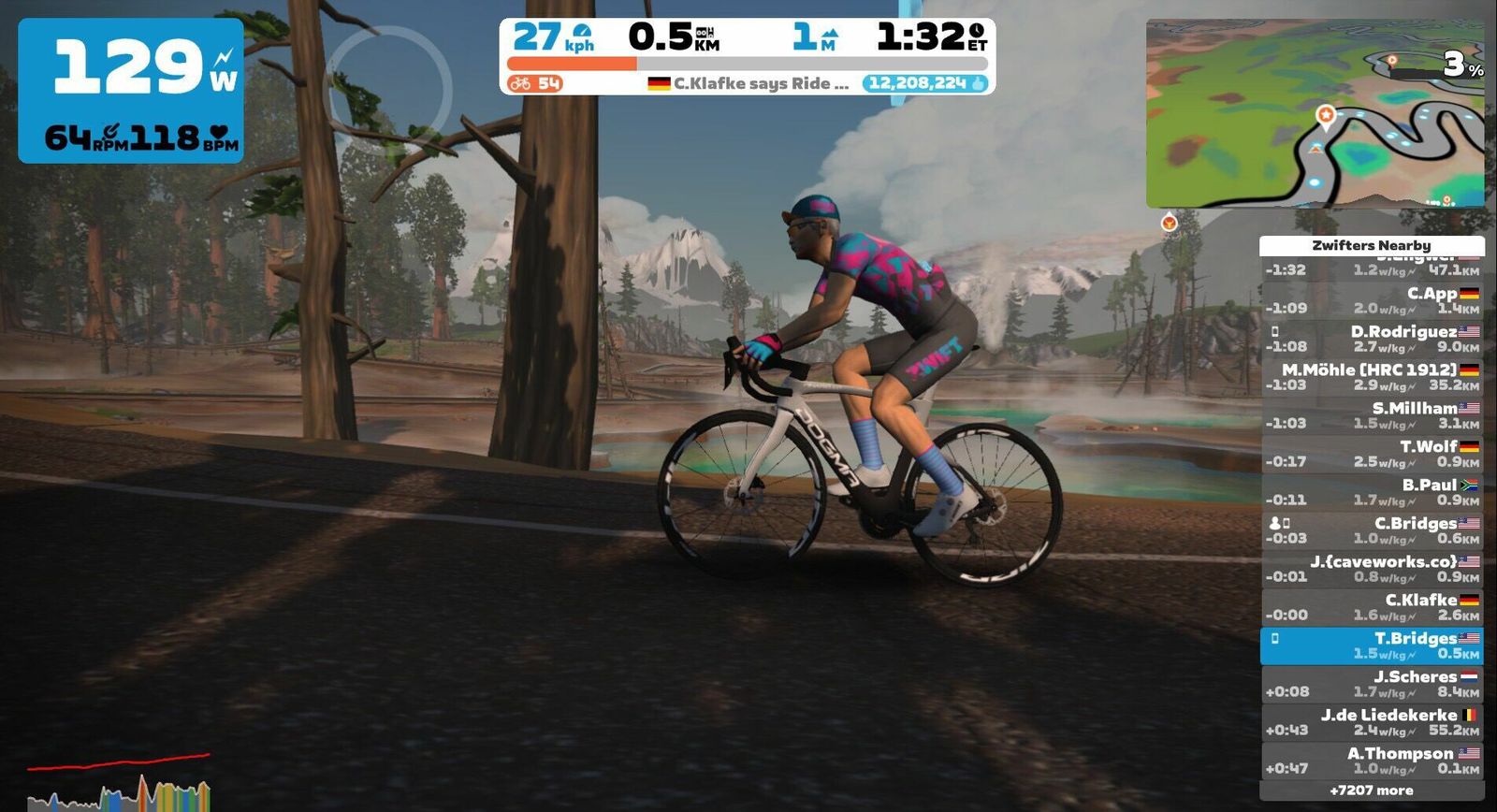Open the route minimap
Viewport: 1497px width, 812px height.
[1315, 113]
